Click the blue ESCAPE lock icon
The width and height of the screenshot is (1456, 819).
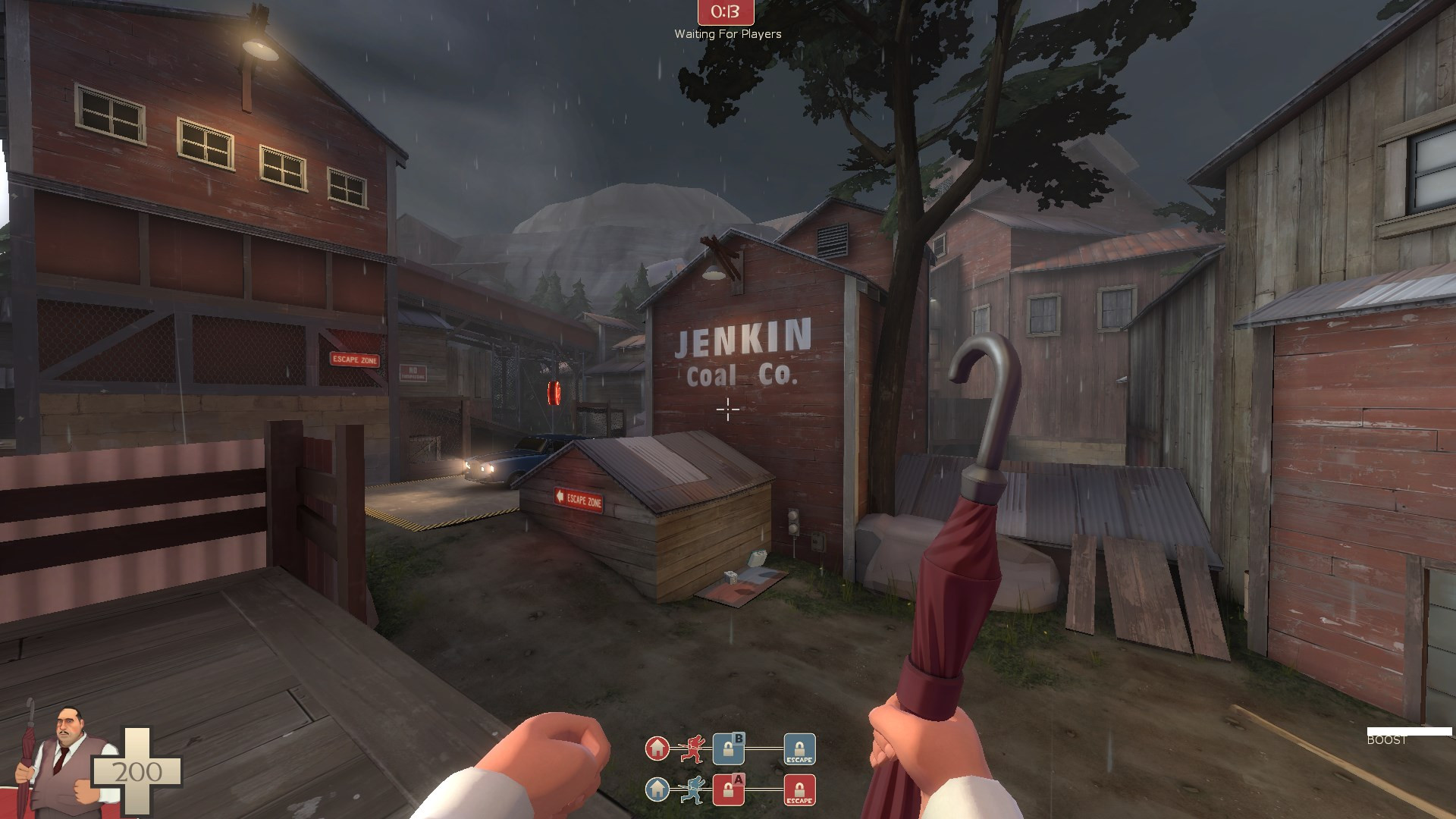click(x=799, y=750)
